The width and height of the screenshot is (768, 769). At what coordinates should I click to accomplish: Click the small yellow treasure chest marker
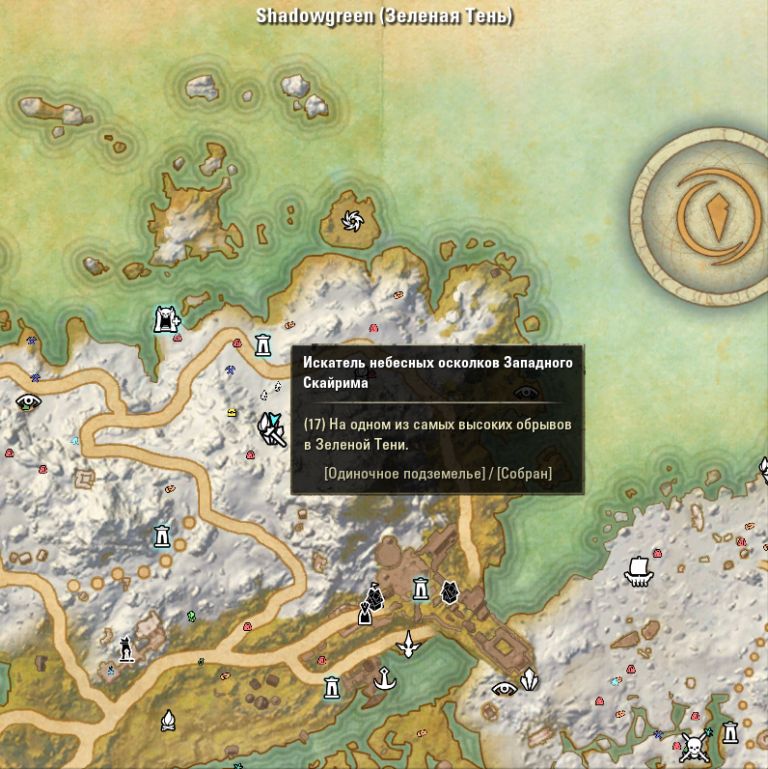[232, 411]
